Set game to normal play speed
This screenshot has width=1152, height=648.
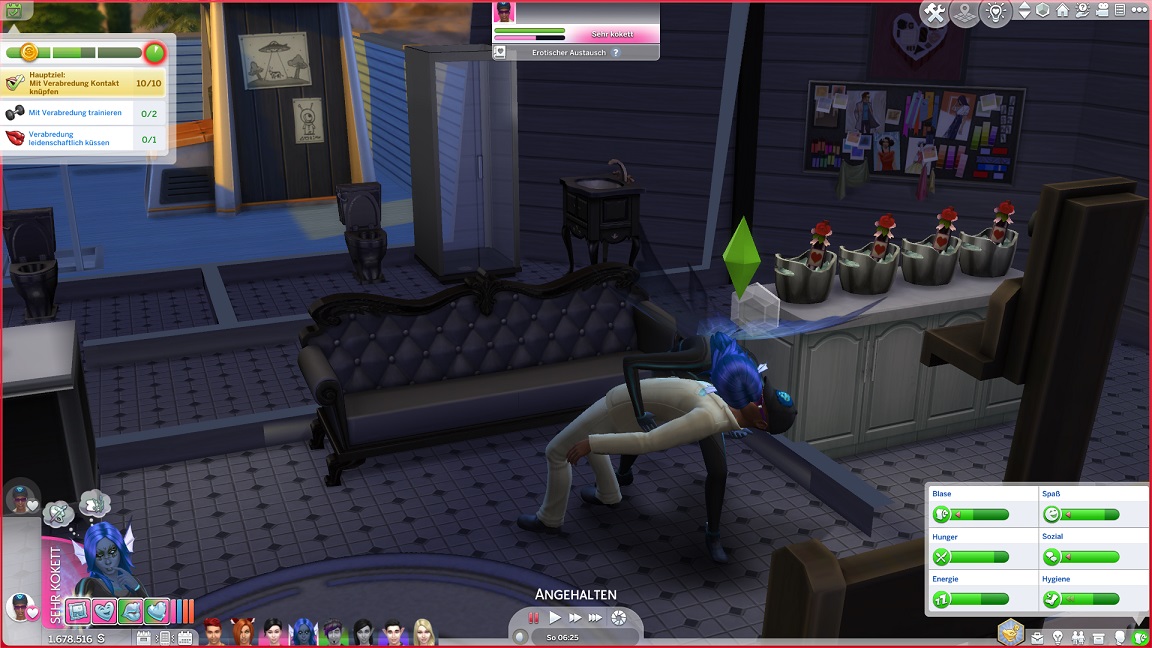tap(555, 618)
